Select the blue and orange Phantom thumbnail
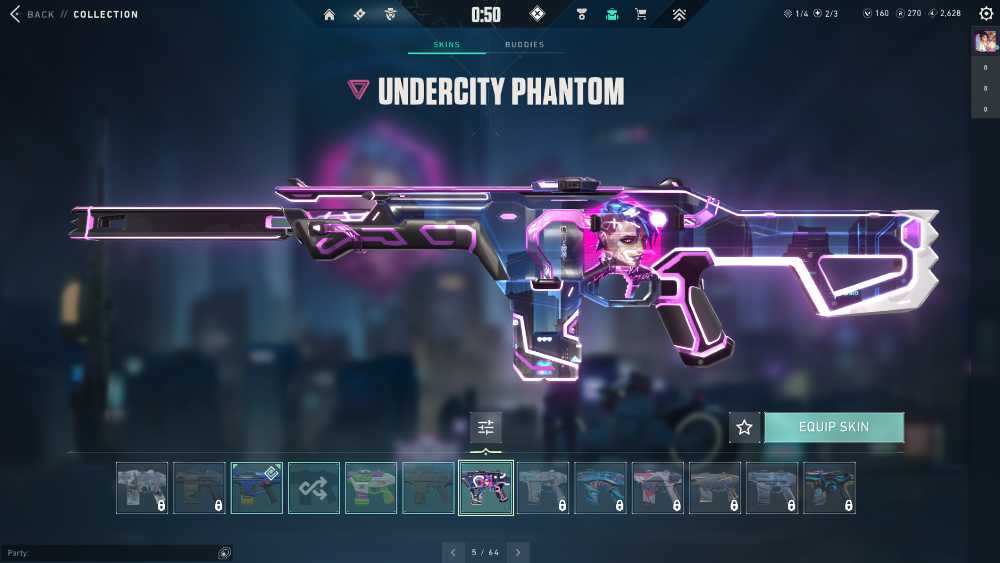 coord(257,488)
